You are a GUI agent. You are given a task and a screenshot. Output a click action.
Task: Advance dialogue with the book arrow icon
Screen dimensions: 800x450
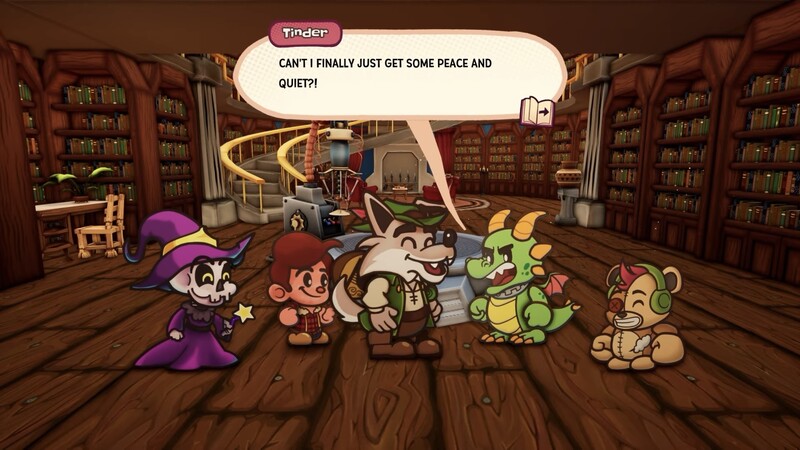point(537,110)
